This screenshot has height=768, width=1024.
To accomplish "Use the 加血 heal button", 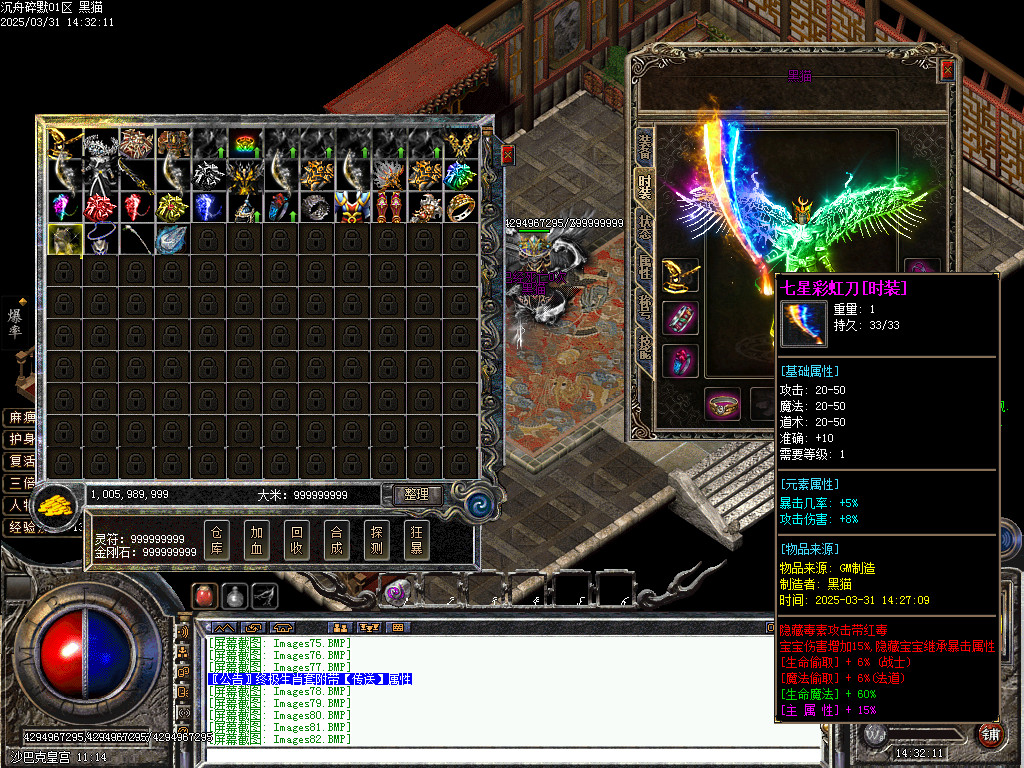I will point(257,540).
